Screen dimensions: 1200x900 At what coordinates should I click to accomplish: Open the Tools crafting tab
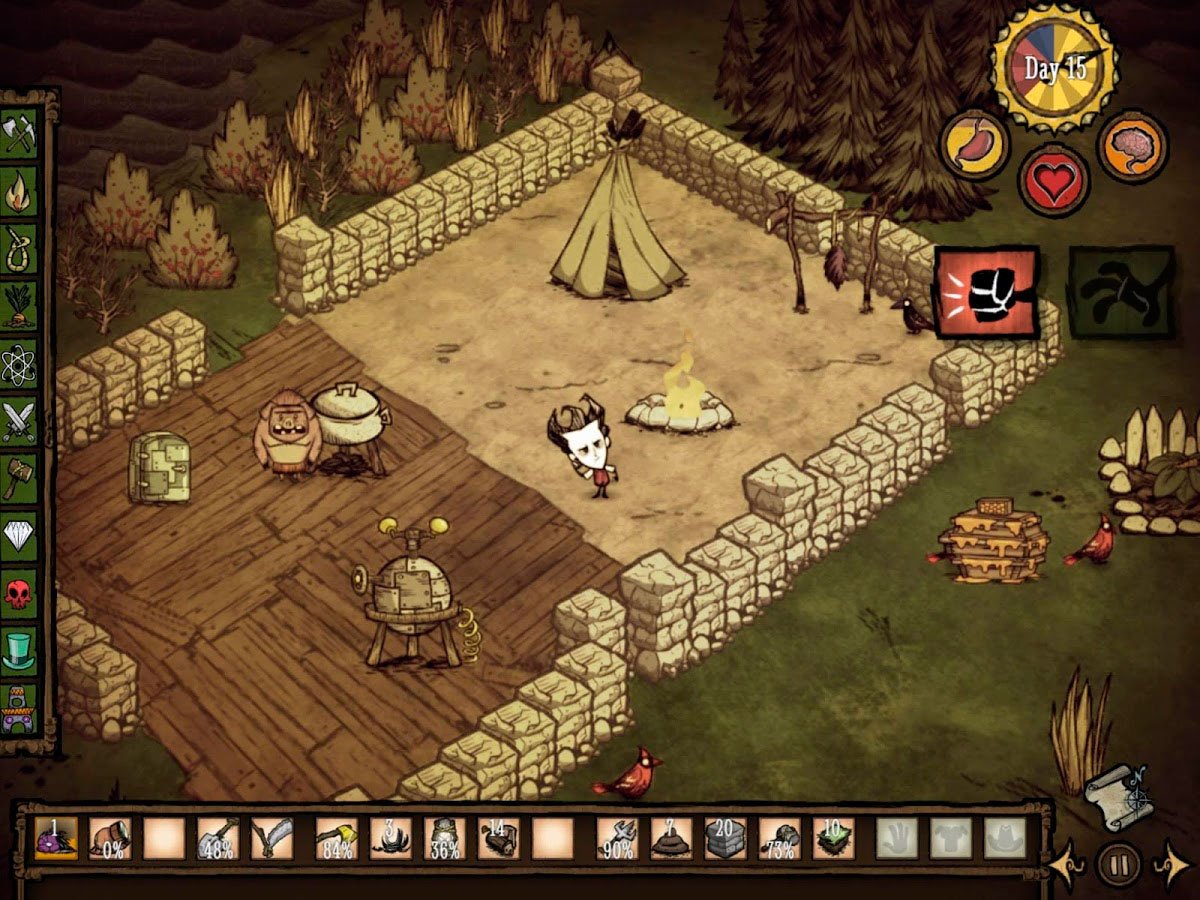coord(20,134)
